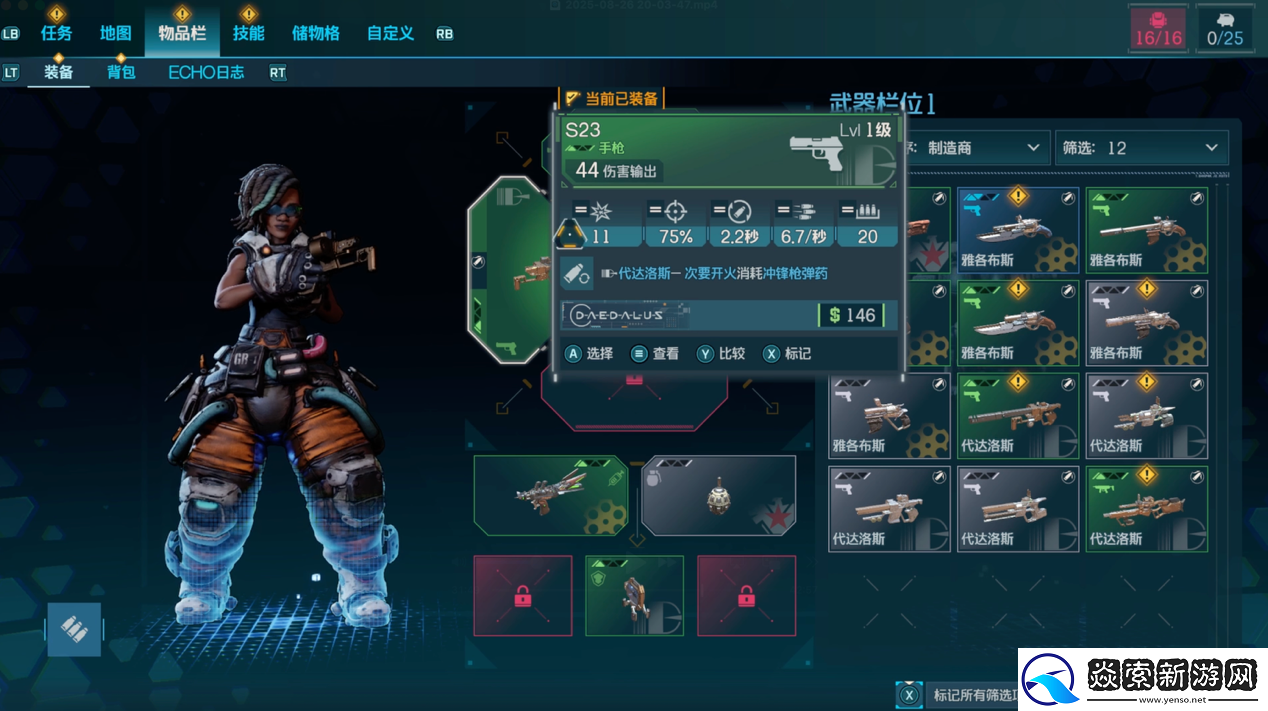Show the 装备 sub-tab
Screen dimensions: 1268x711
click(58, 72)
